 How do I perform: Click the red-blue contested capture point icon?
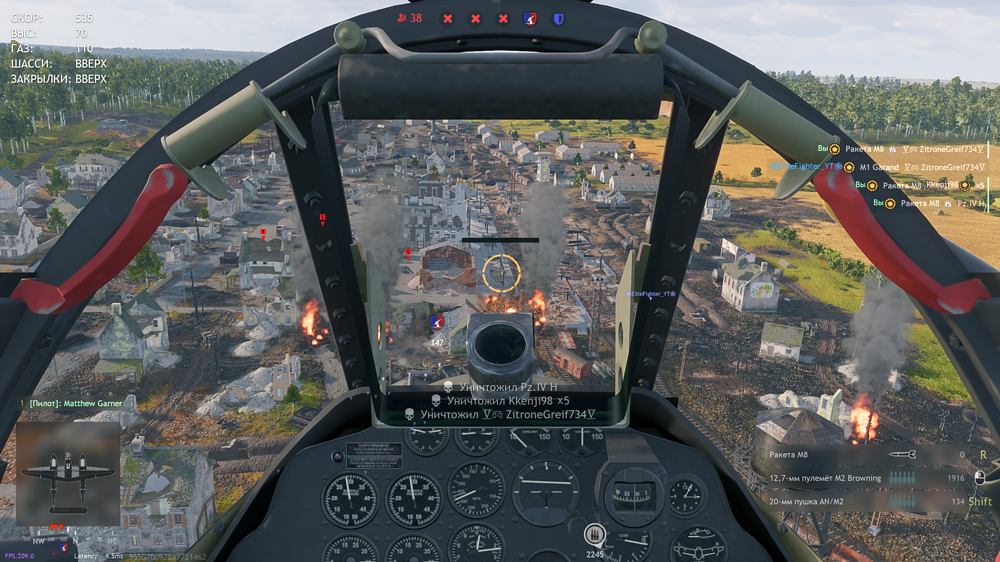(x=530, y=18)
